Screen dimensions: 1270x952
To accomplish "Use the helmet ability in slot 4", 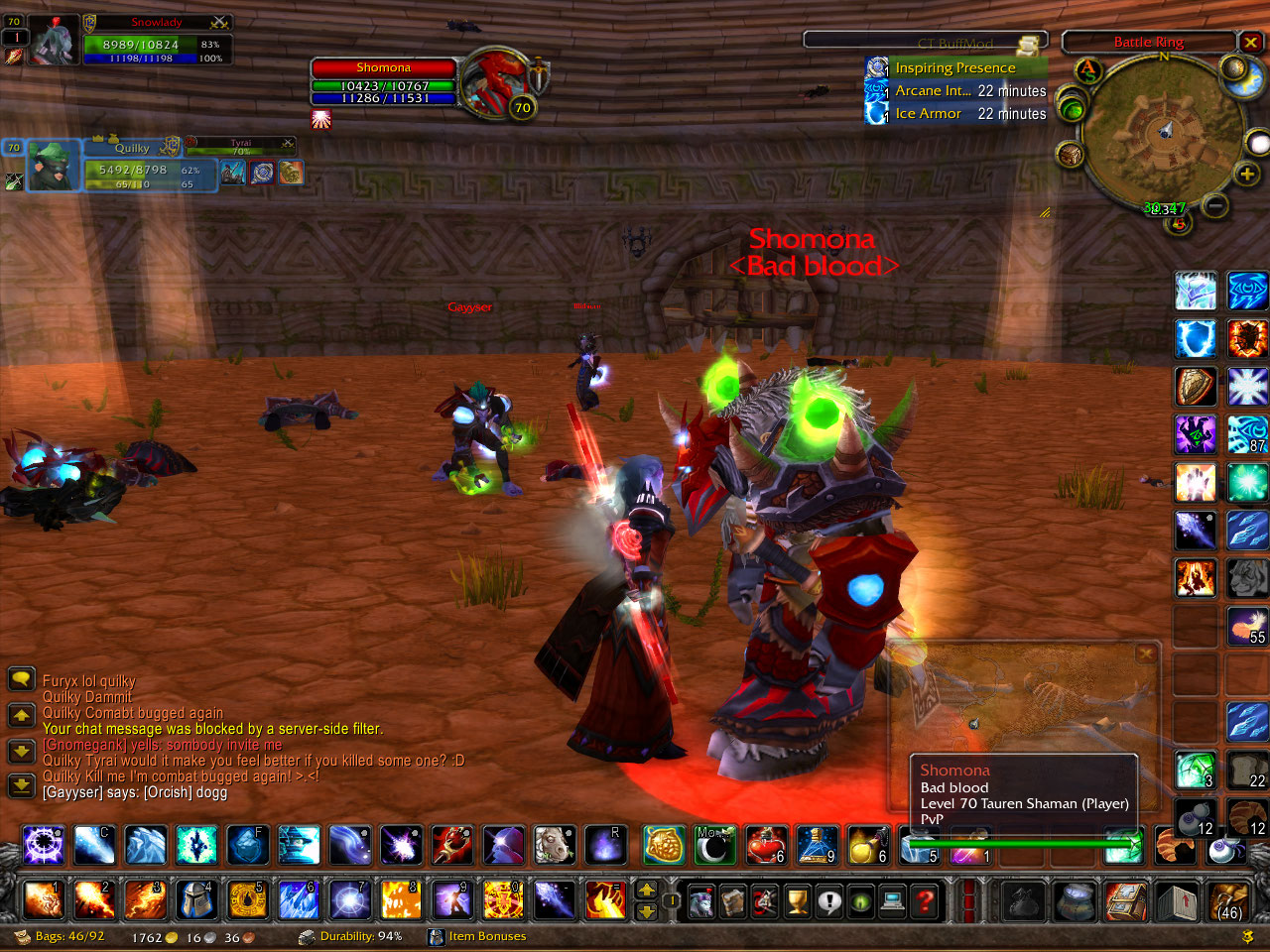I will (196, 900).
